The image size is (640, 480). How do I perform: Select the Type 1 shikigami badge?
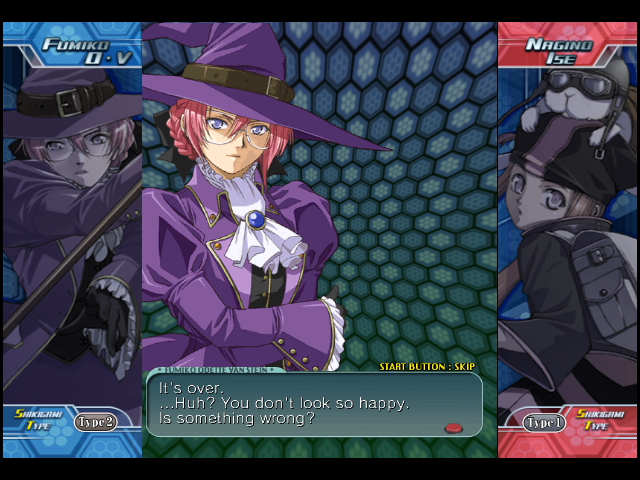(x=544, y=423)
